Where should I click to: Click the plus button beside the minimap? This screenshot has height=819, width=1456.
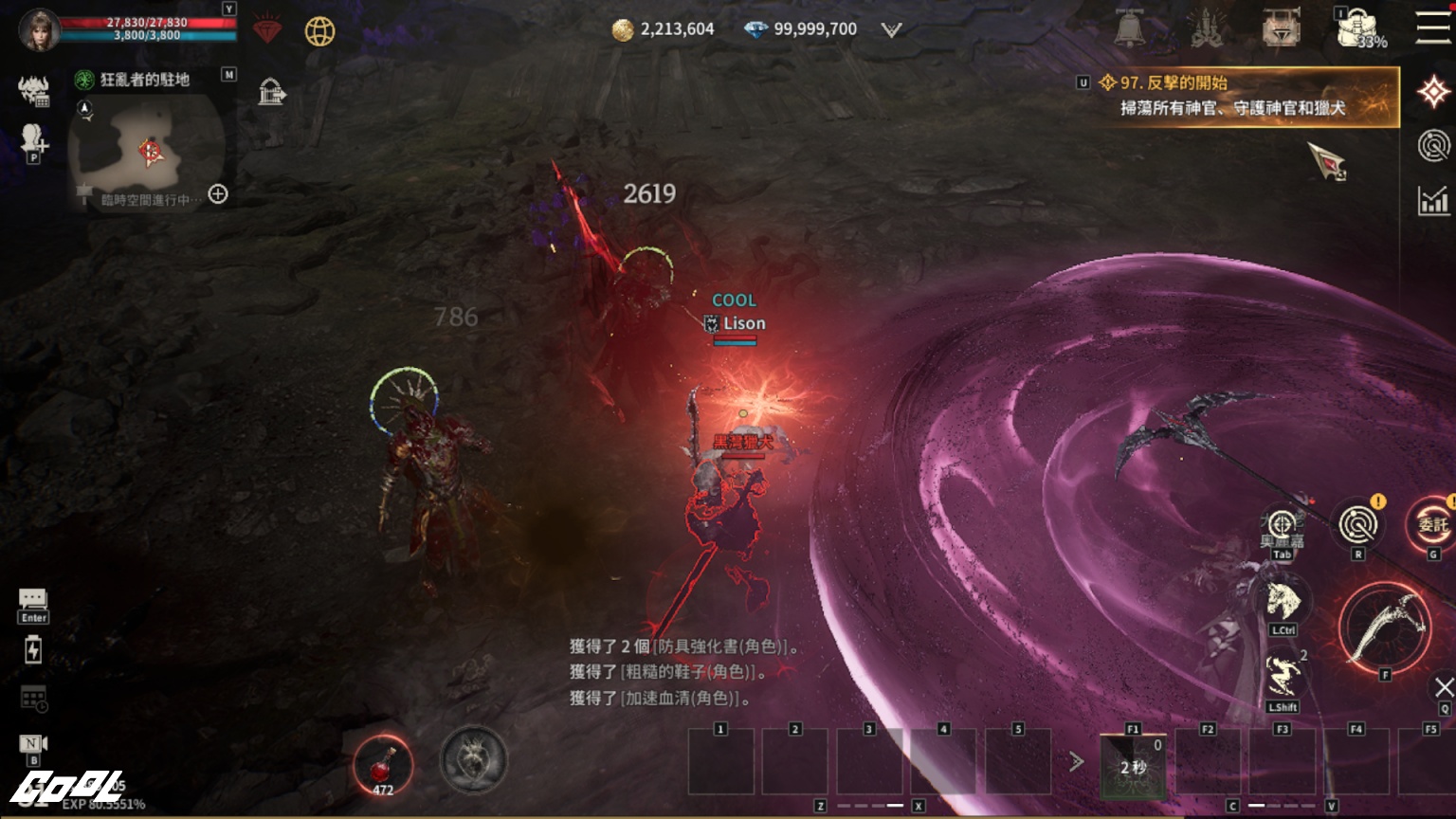[218, 194]
